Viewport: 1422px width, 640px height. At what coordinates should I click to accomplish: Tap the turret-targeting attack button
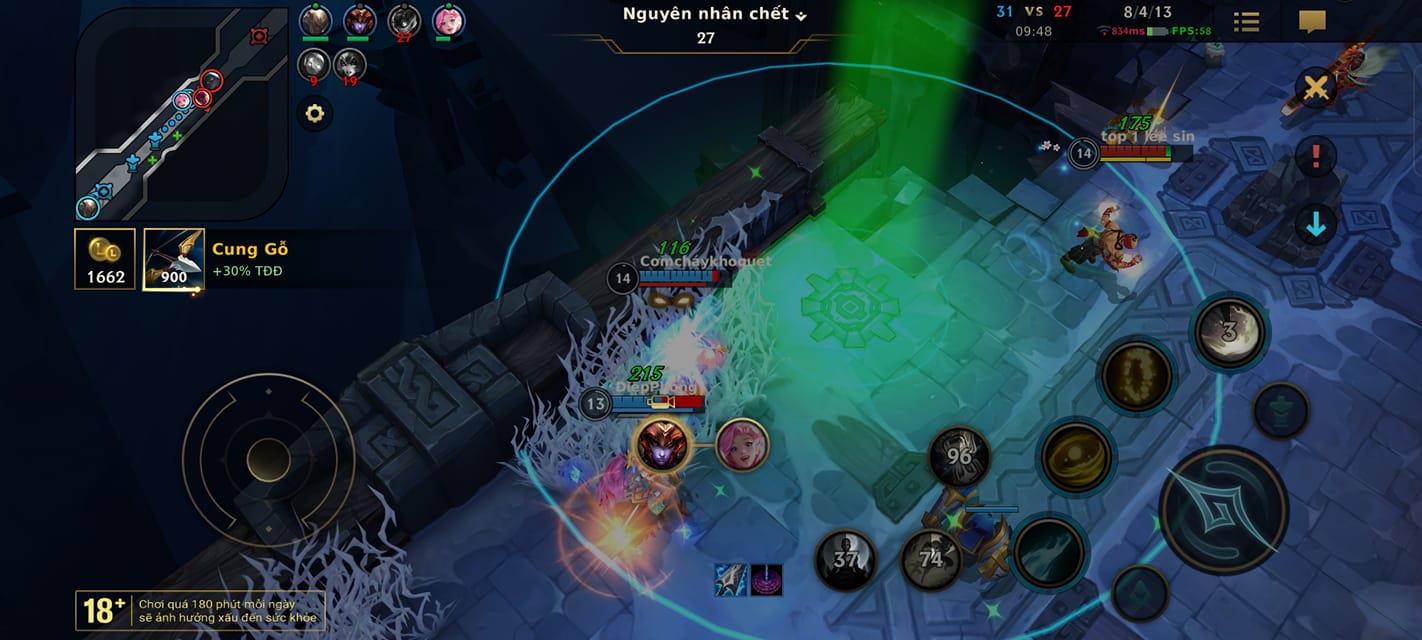1282,410
